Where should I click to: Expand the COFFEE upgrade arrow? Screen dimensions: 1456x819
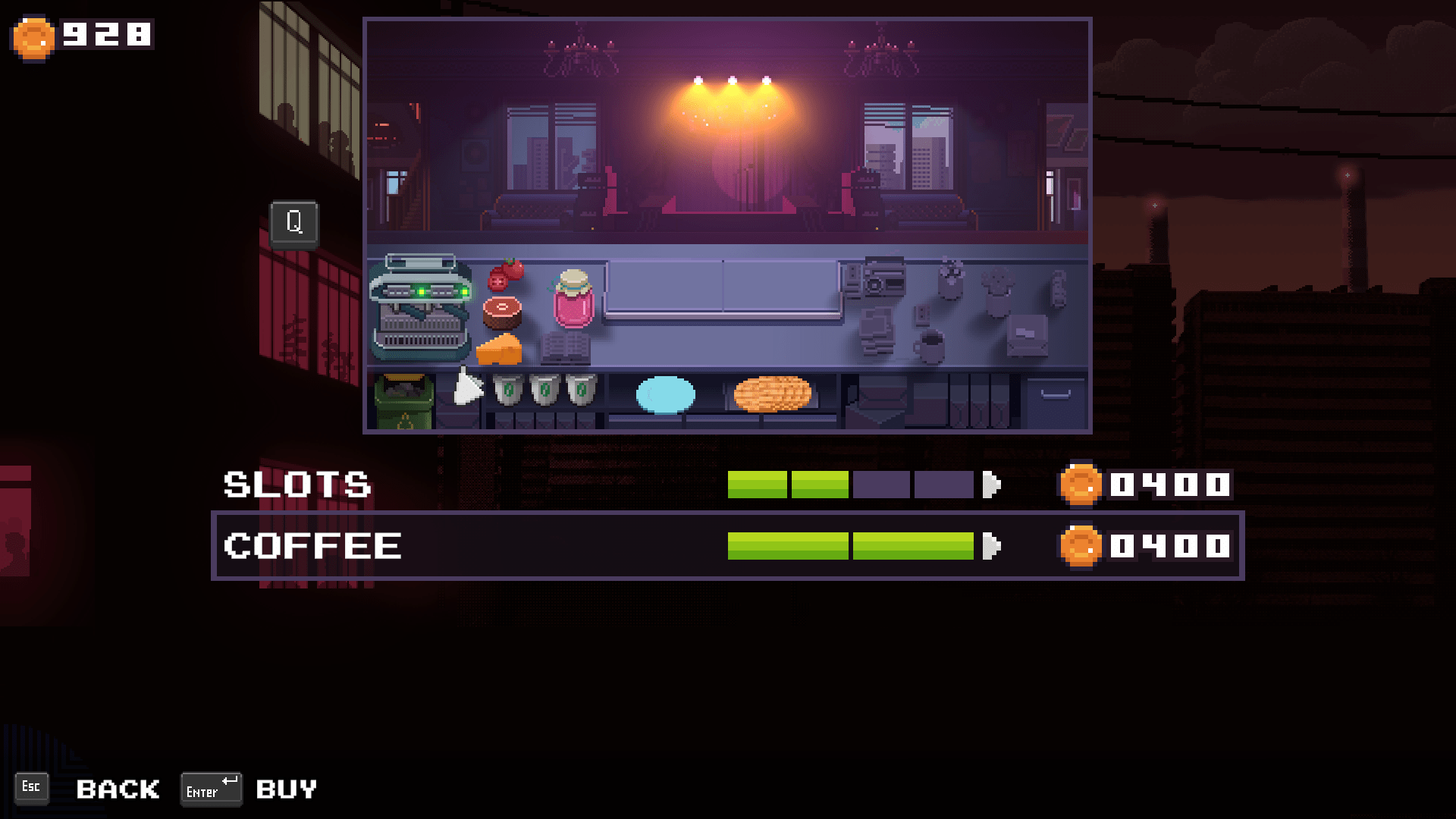point(992,544)
